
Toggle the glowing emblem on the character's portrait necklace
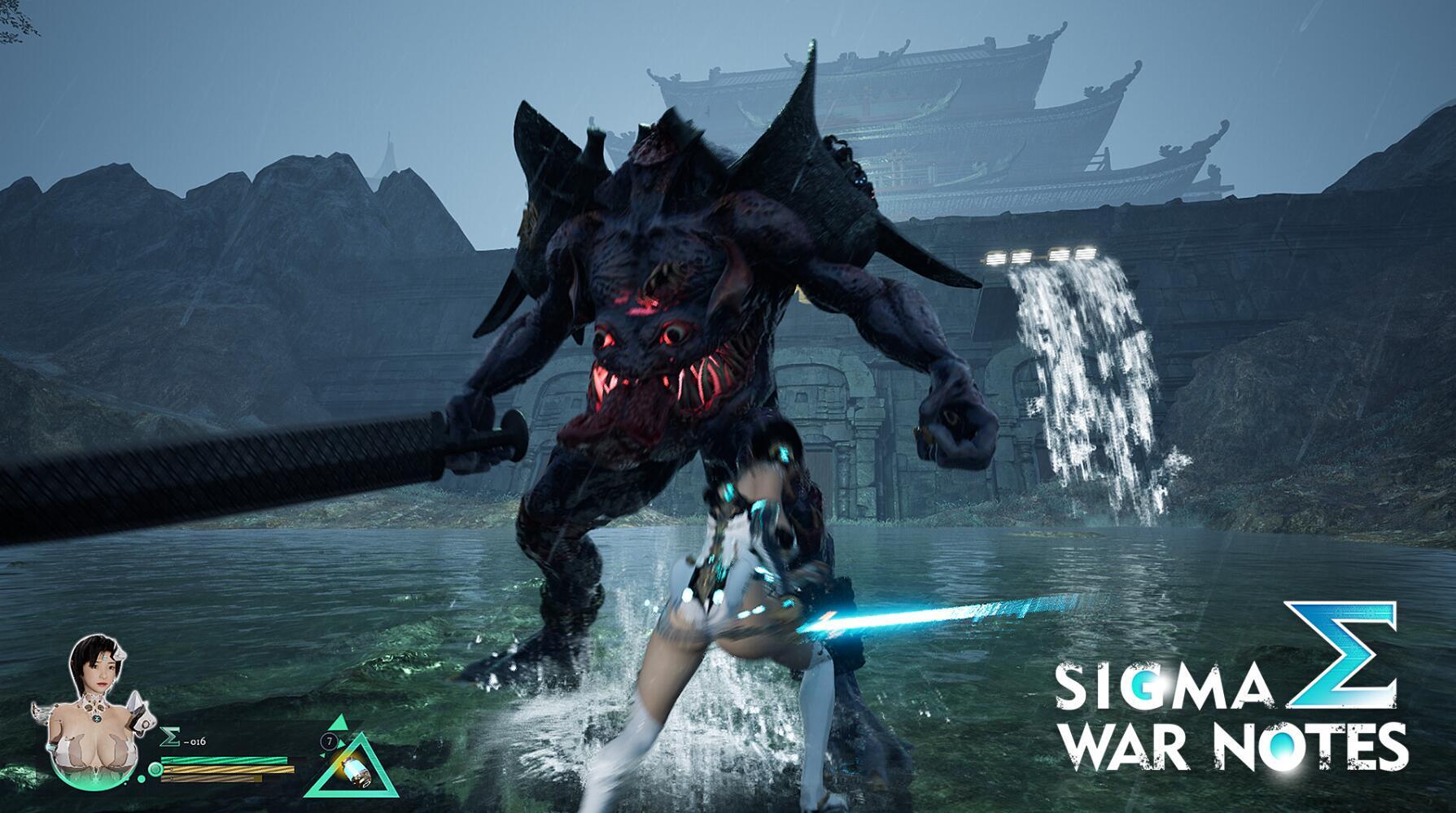[x=96, y=718]
